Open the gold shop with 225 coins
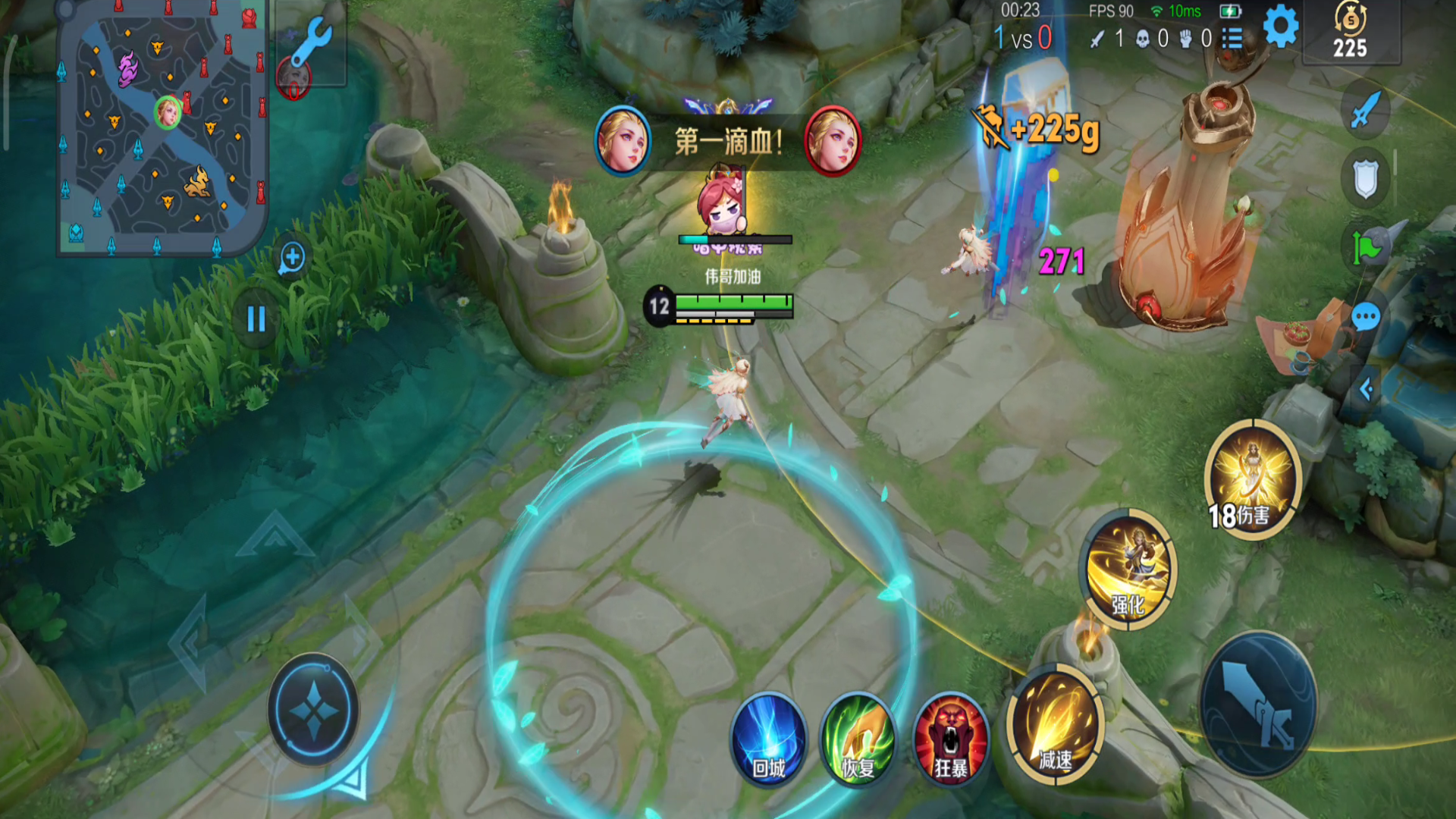Viewport: 1456px width, 819px height. pos(1350,32)
